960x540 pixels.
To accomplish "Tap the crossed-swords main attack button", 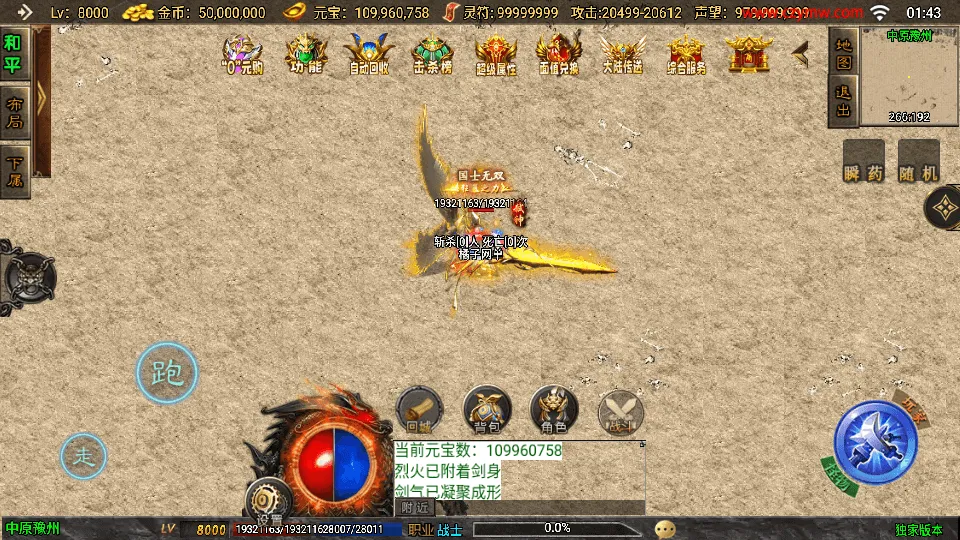I will click(x=876, y=443).
